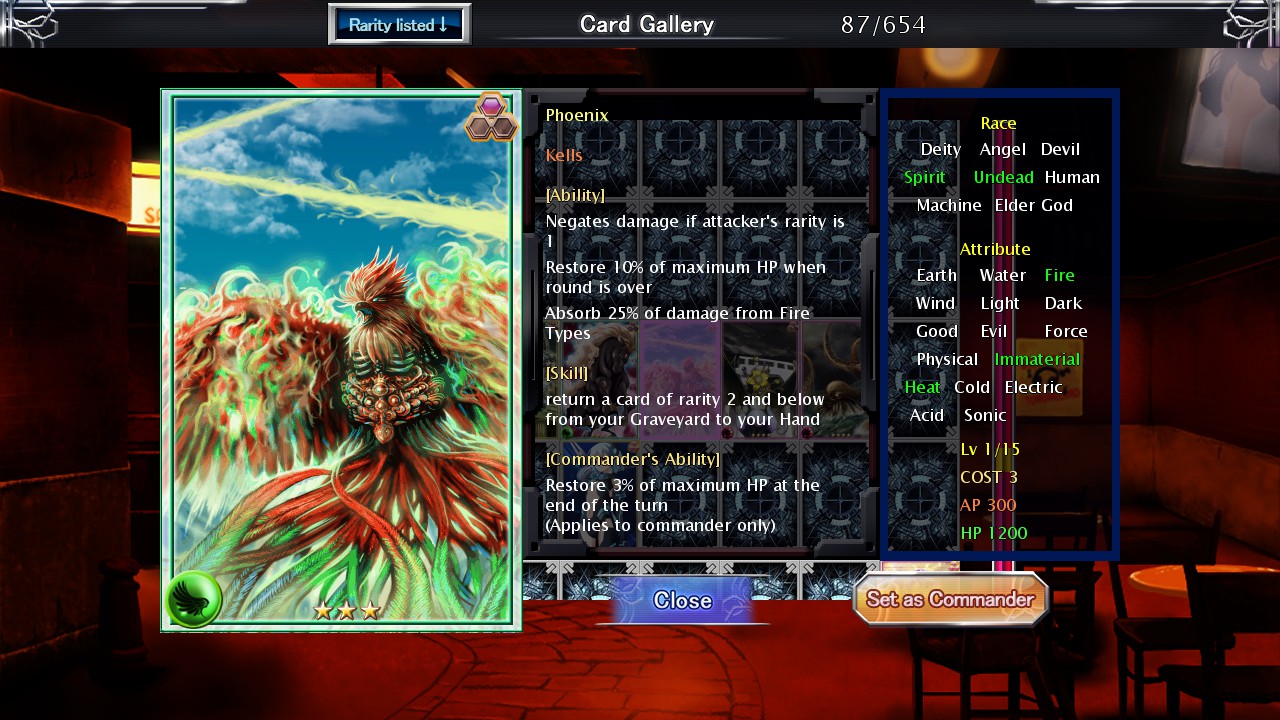1280x720 pixels.
Task: Open the Rarity listed sort dropdown
Action: point(398,22)
